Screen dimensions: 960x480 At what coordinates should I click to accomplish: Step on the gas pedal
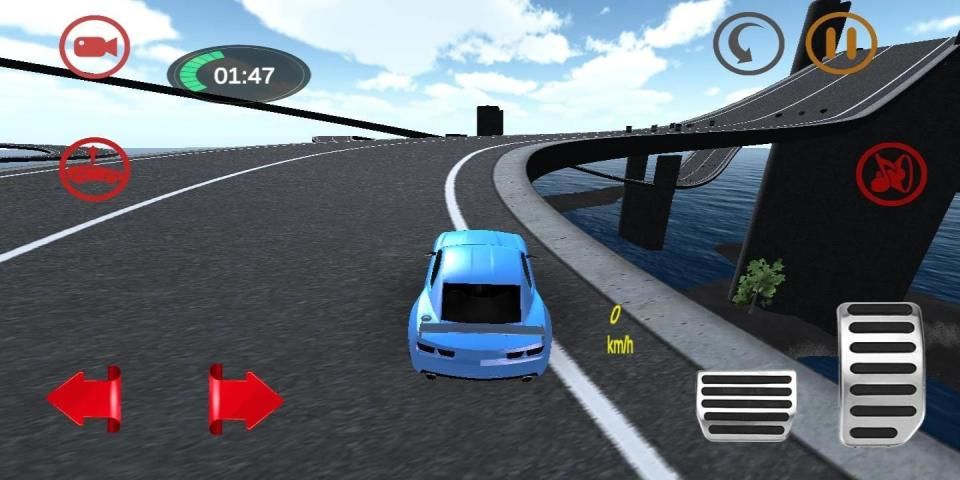879,373
